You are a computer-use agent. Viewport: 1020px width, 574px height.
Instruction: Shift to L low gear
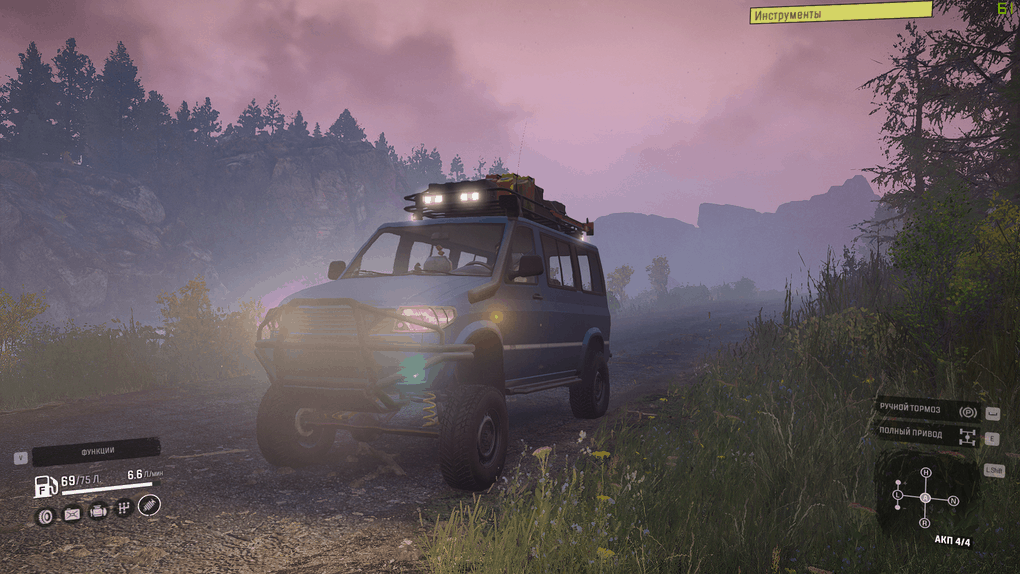[897, 495]
